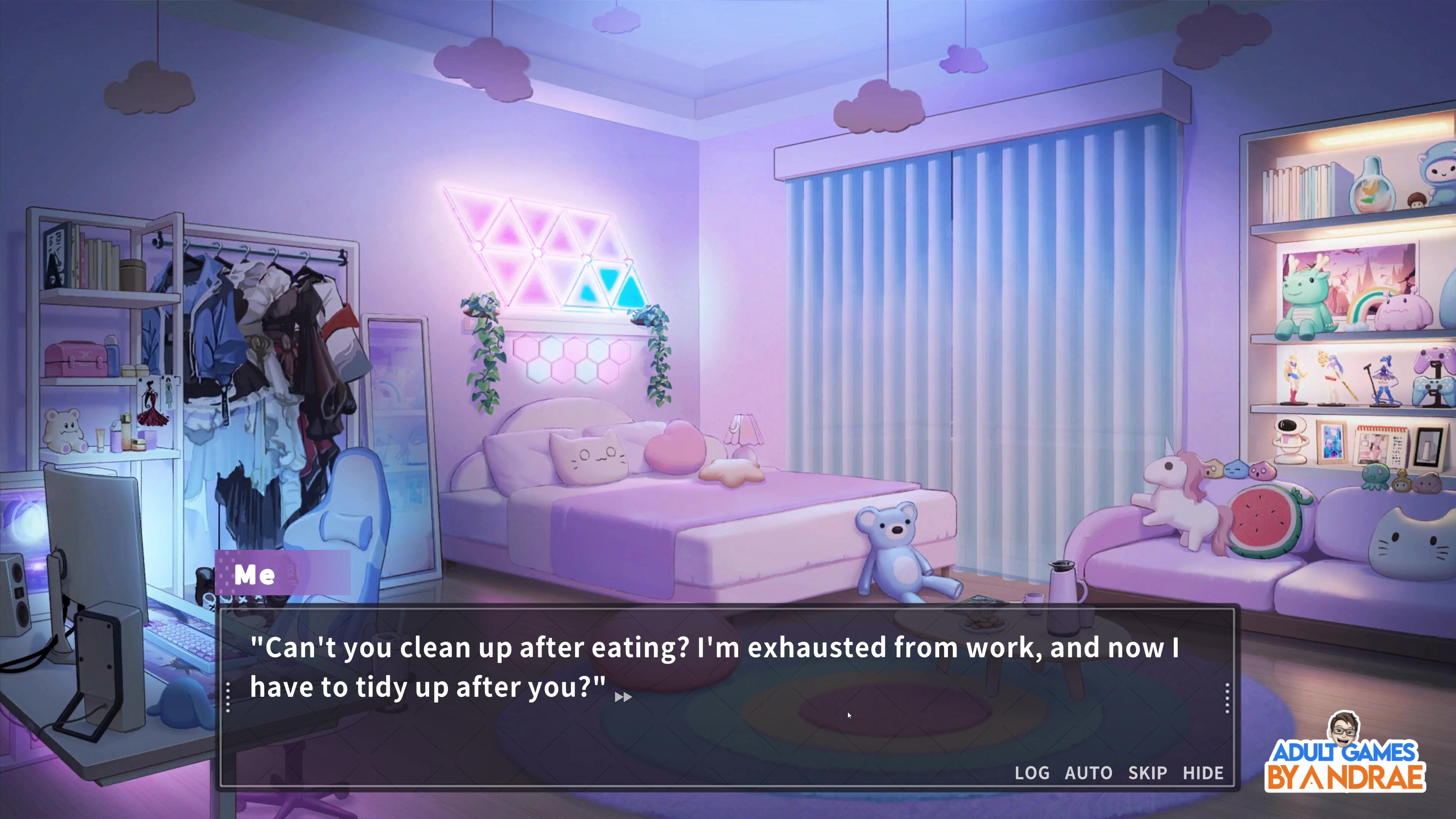Open the dialogue LOG
The height and width of the screenshot is (819, 1456).
(1031, 773)
